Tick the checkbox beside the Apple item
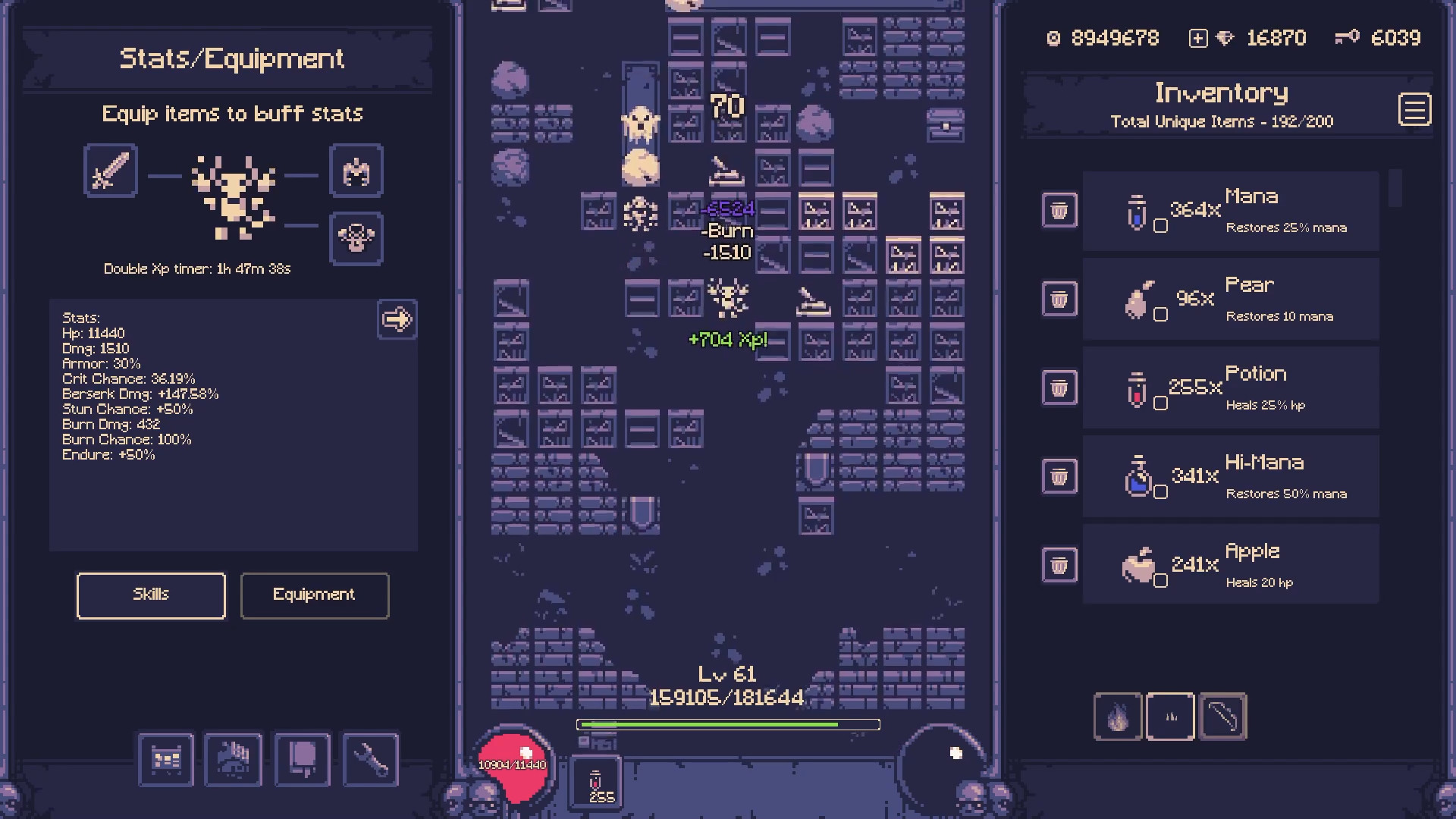This screenshot has width=1456, height=819. tap(1161, 579)
